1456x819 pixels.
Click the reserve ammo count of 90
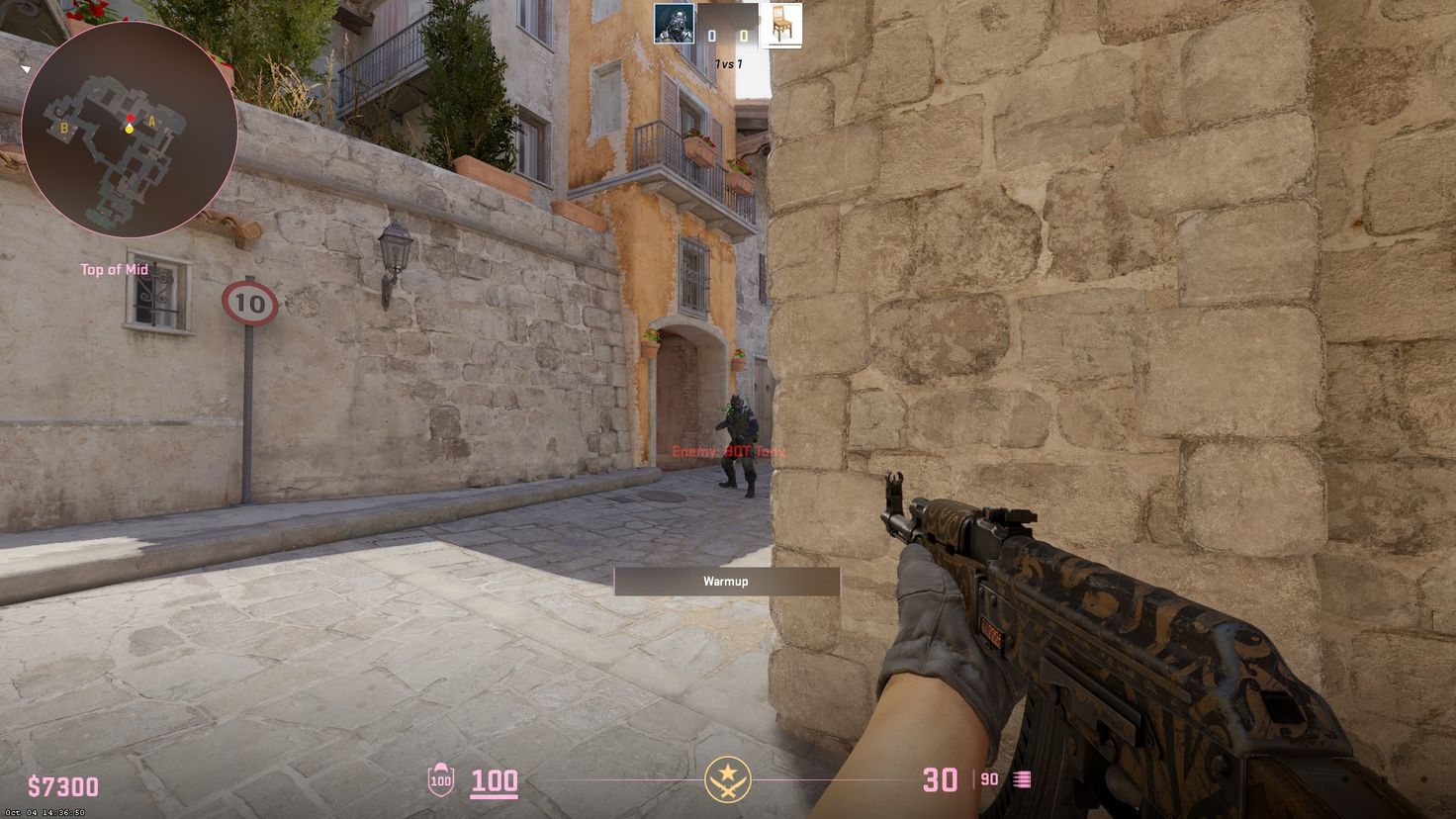(987, 779)
